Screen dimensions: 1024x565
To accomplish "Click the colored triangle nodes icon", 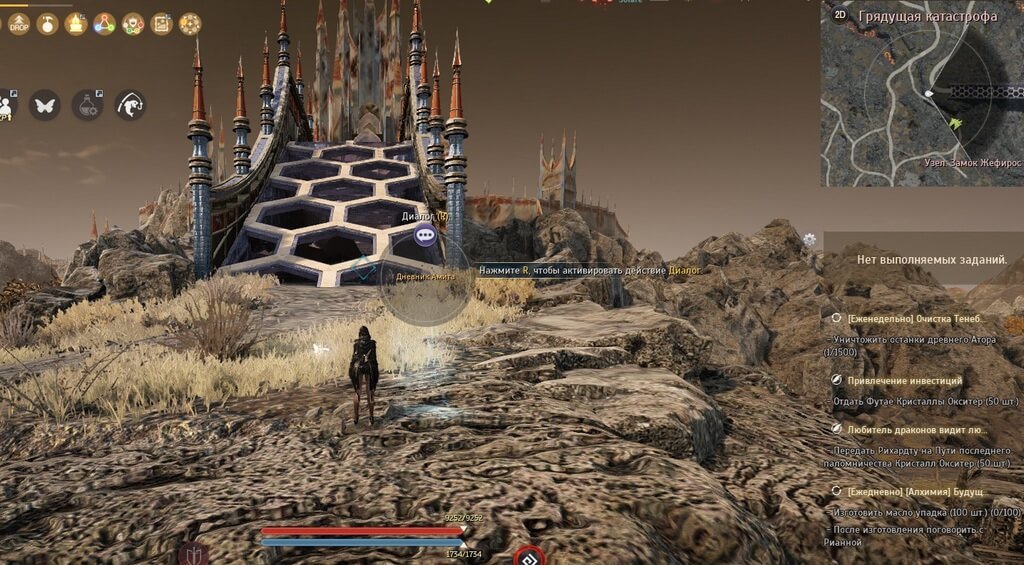I will pos(104,24).
